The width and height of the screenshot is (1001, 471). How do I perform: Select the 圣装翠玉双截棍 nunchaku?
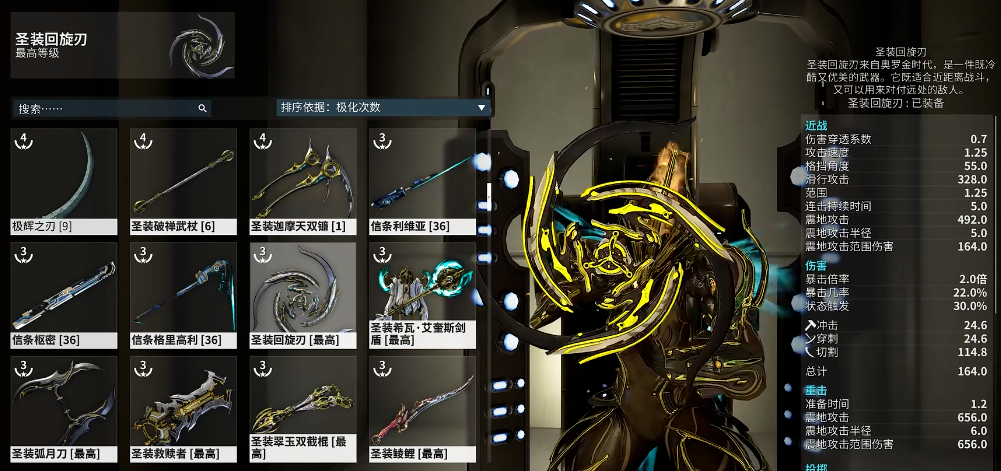click(x=303, y=408)
